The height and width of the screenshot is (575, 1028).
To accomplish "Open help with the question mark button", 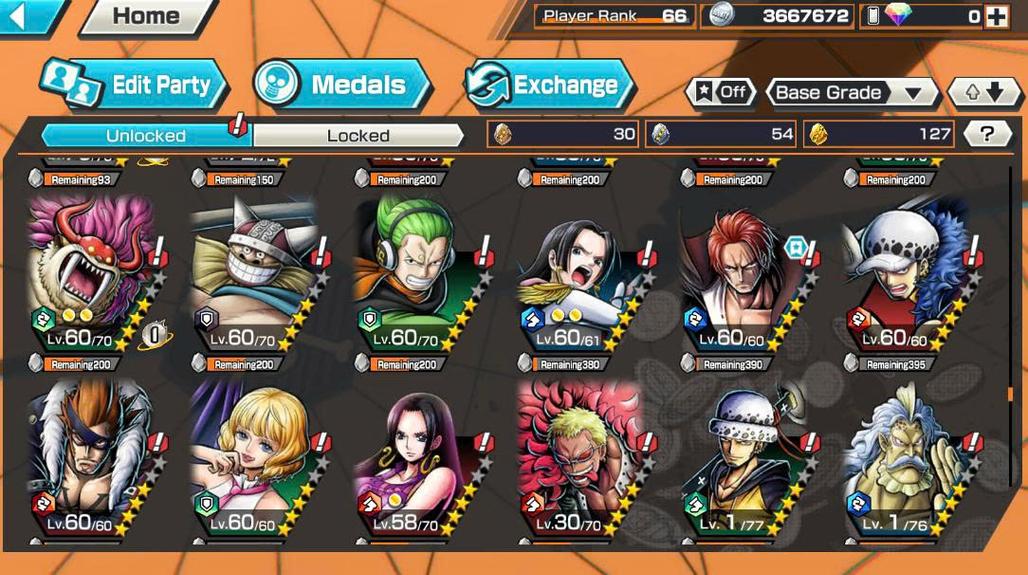I will tap(987, 134).
